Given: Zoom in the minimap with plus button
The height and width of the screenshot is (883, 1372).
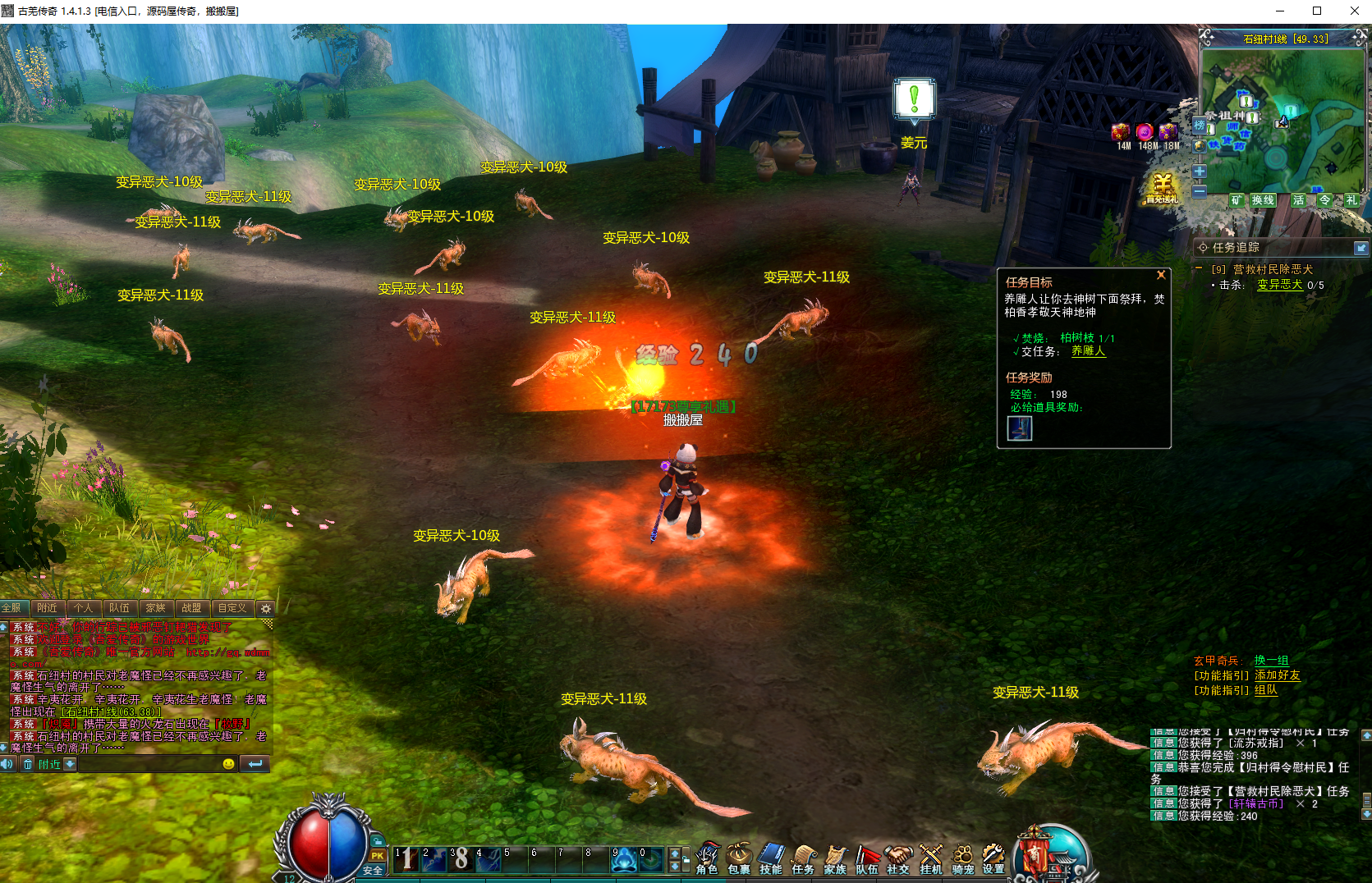Looking at the screenshot, I should pyautogui.click(x=1200, y=172).
